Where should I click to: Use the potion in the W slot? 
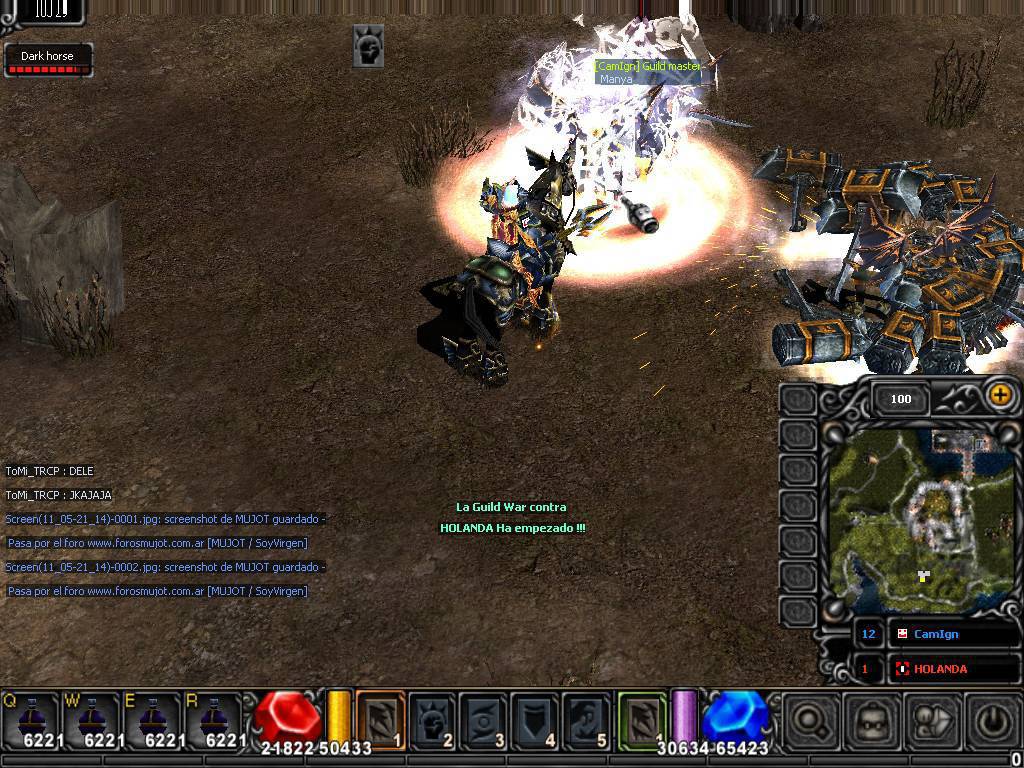(93, 718)
